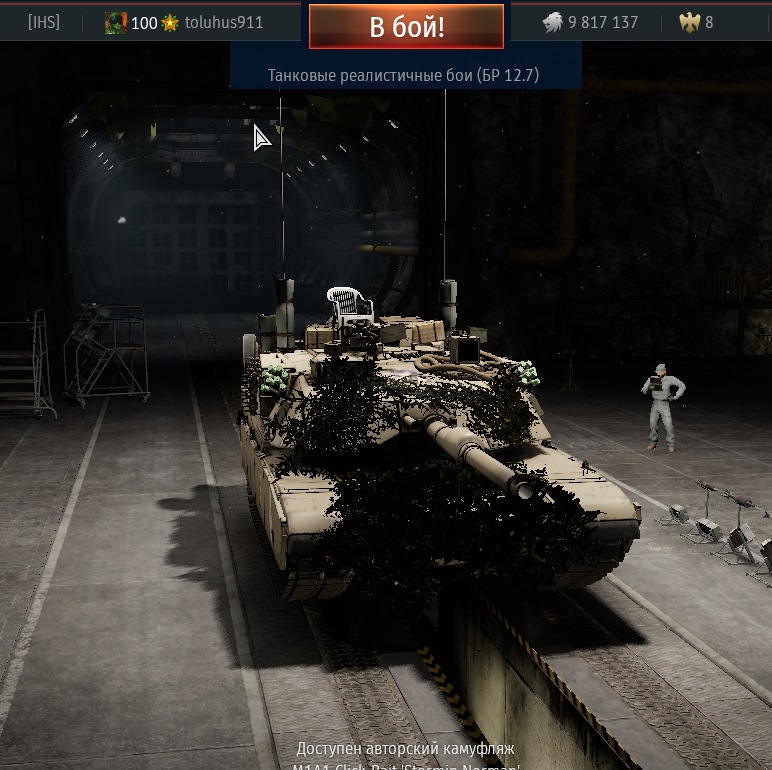The image size is (772, 770).
Task: Click the Silver Lions balance 9 817 137
Action: tap(590, 22)
